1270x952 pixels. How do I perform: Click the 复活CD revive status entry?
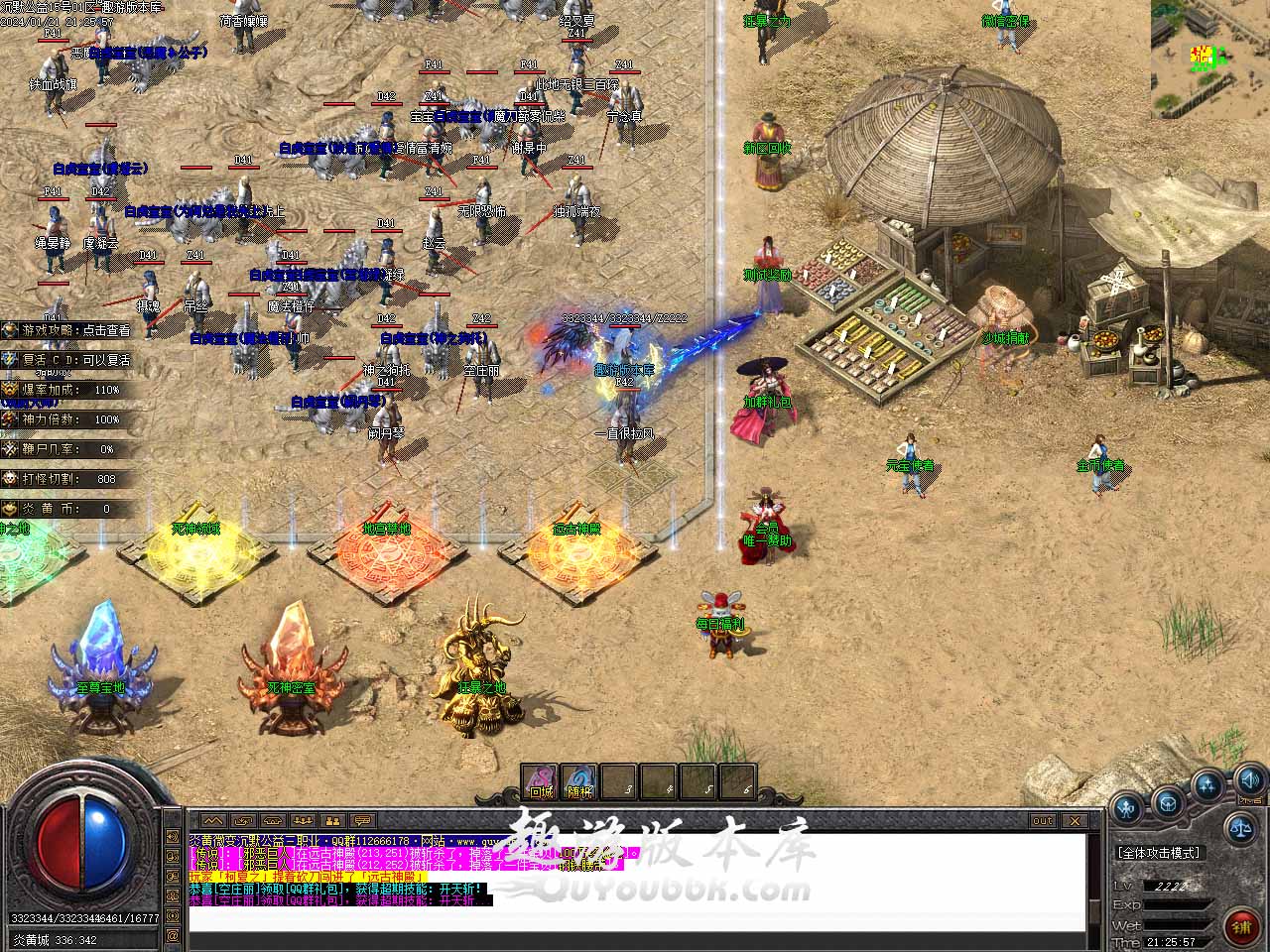click(67, 360)
